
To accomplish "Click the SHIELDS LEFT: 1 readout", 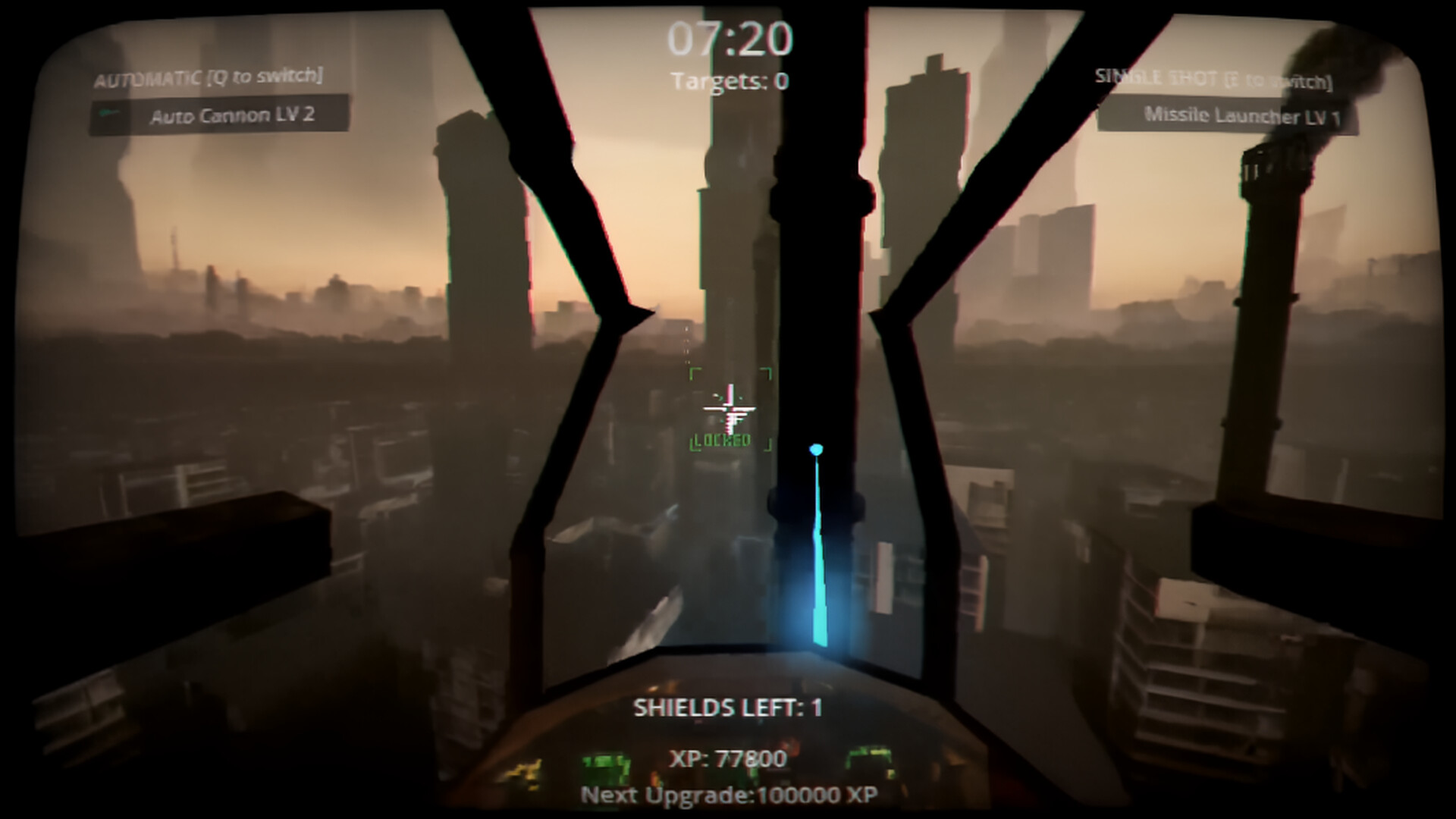I will click(730, 705).
